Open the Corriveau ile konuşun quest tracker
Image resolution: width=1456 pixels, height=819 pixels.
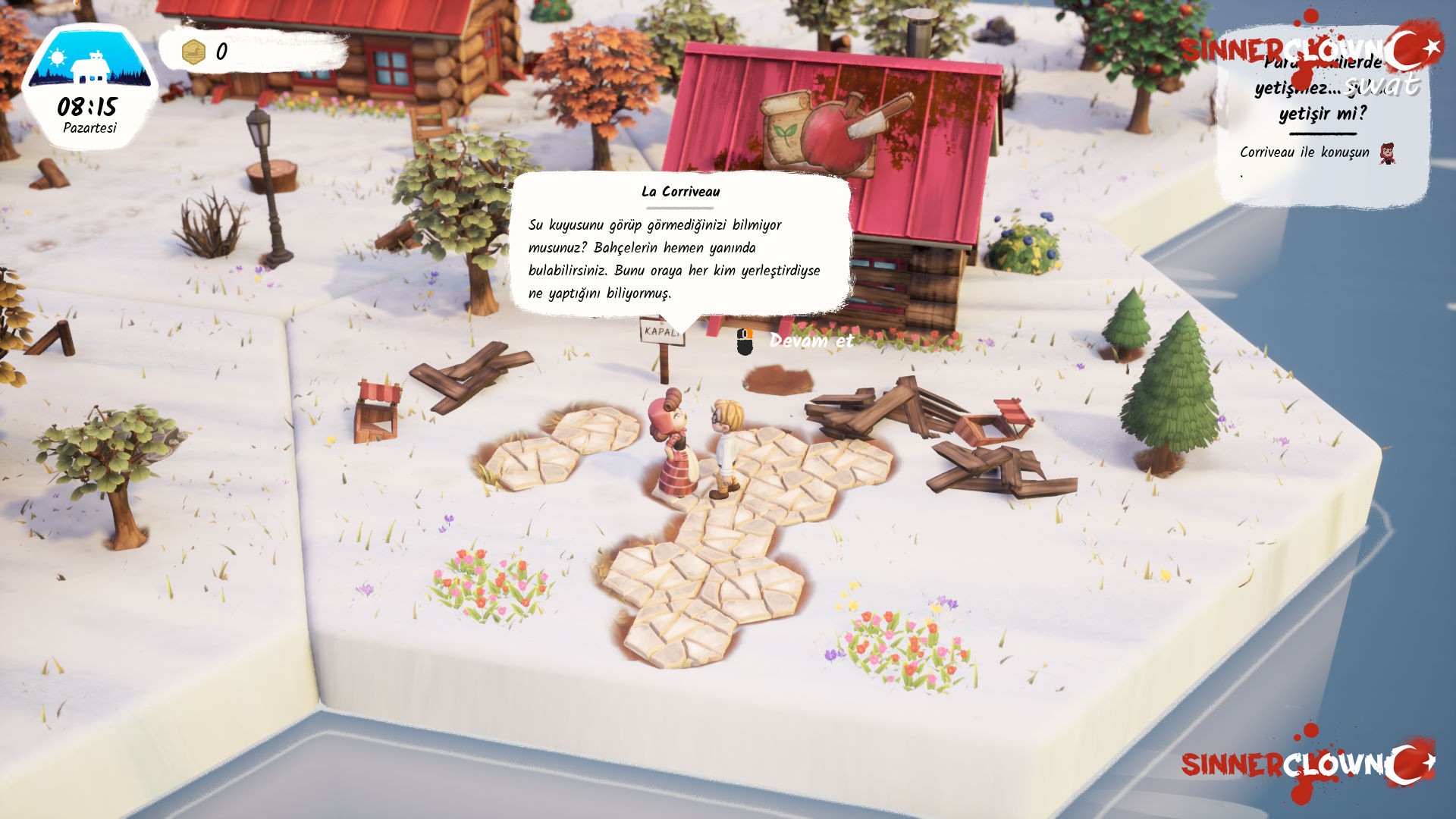tap(1304, 152)
